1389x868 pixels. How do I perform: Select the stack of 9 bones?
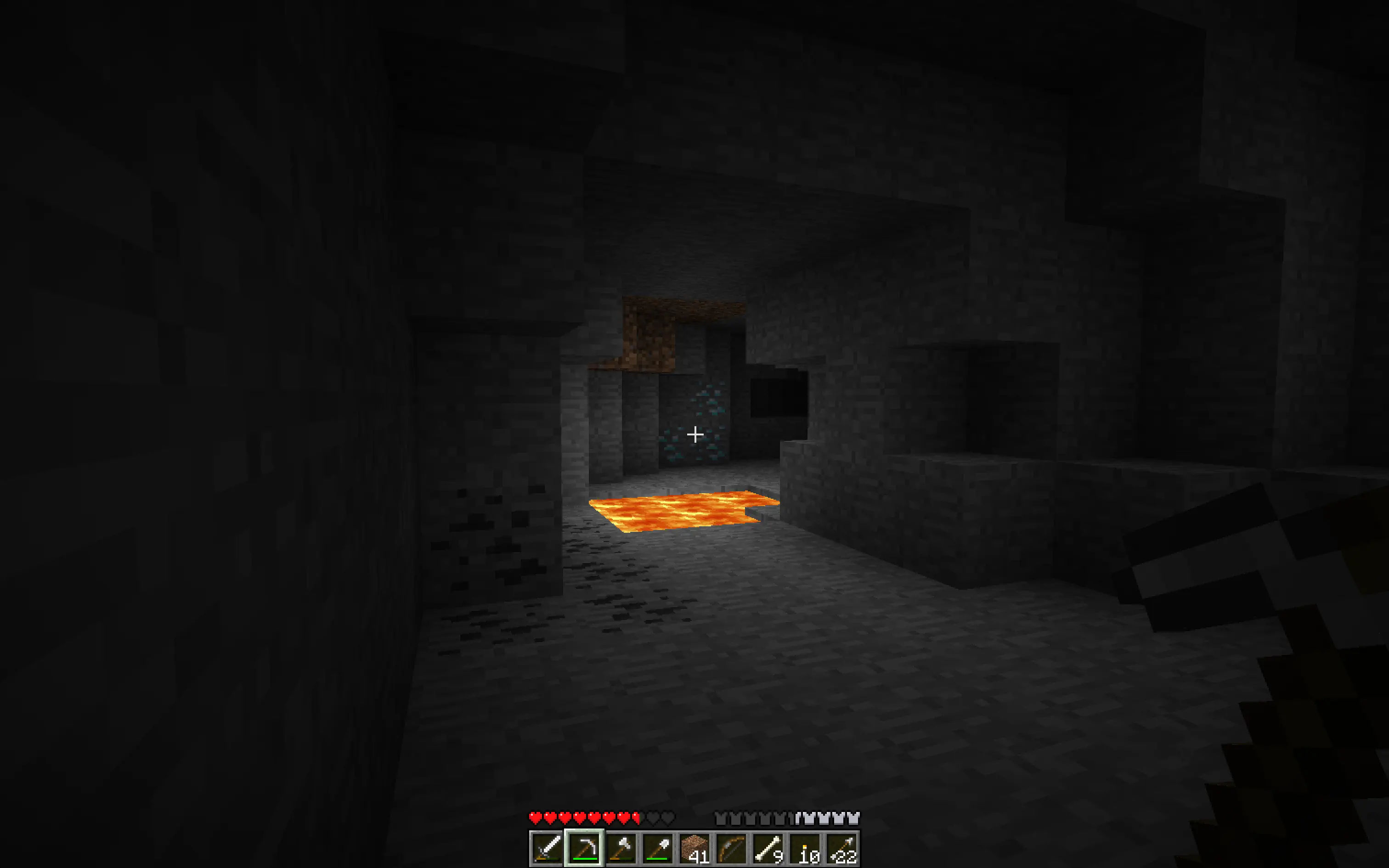768,849
